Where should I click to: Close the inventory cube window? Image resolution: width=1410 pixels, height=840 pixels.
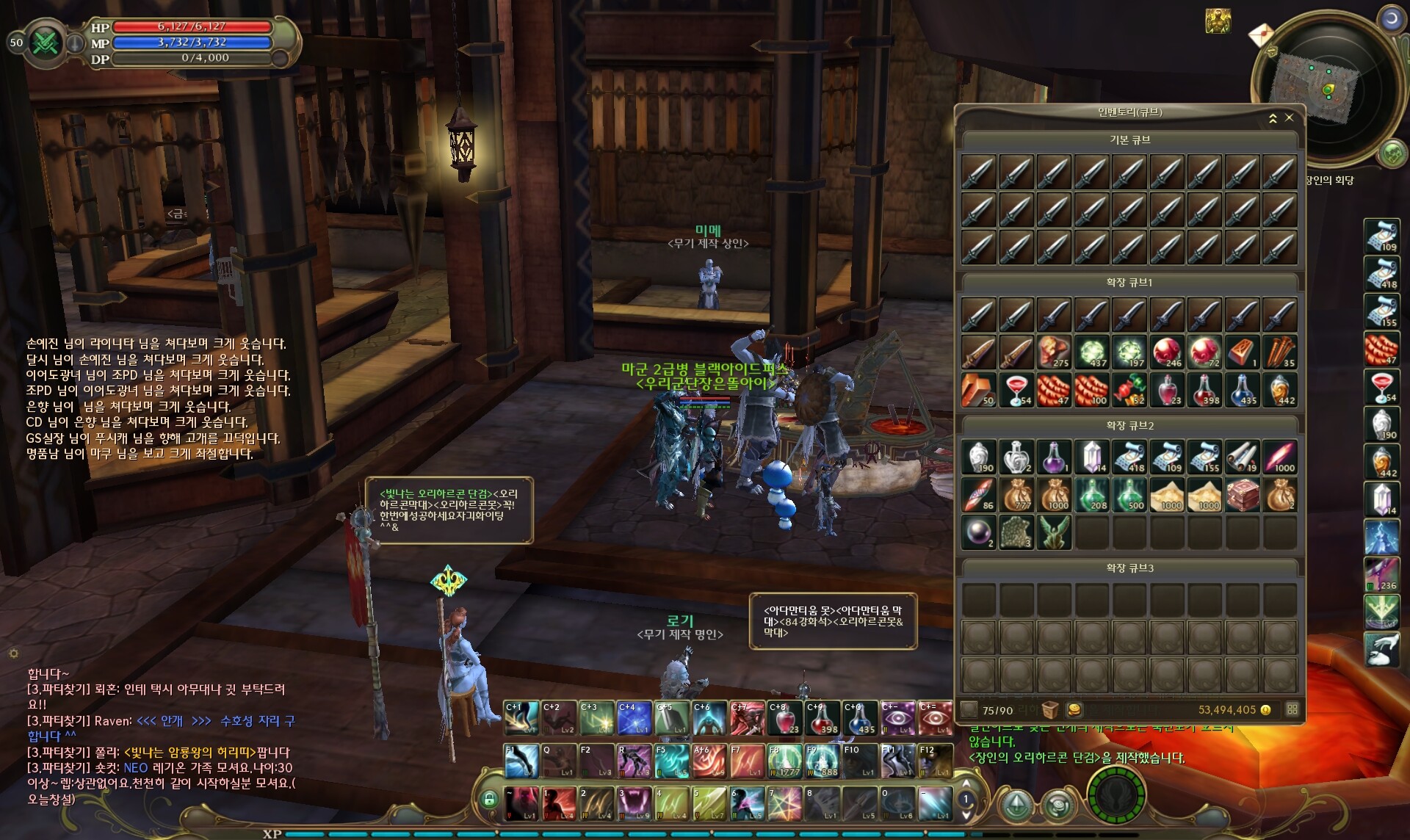pyautogui.click(x=1289, y=117)
